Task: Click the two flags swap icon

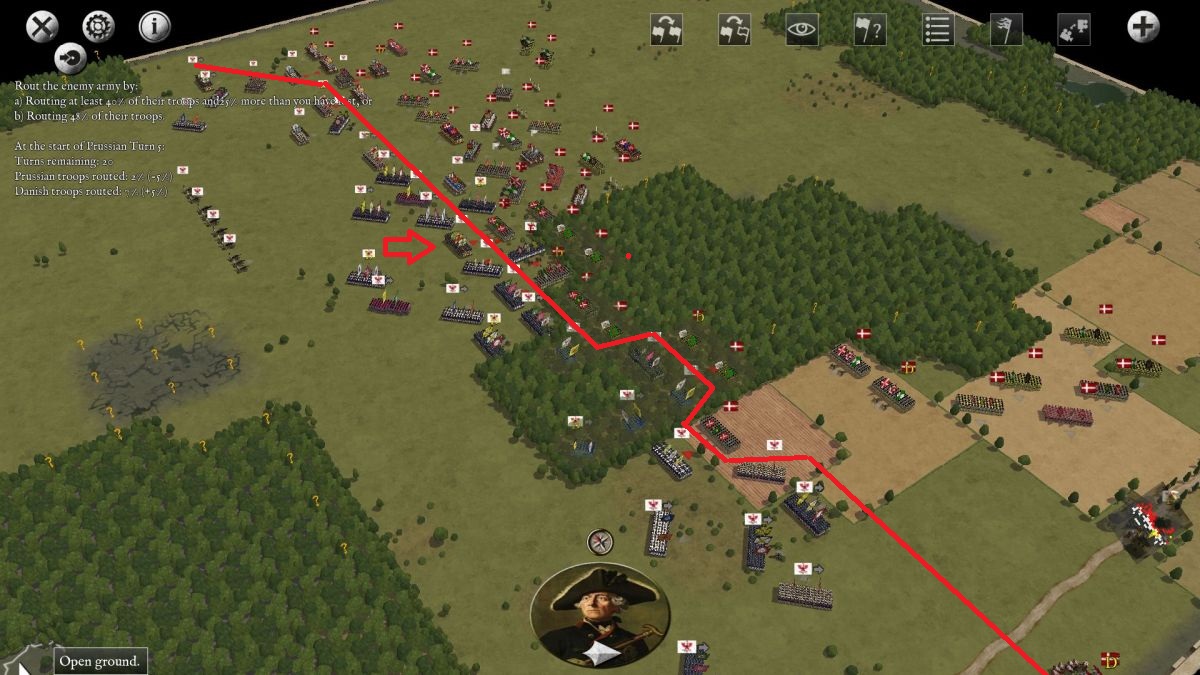Action: click(666, 29)
